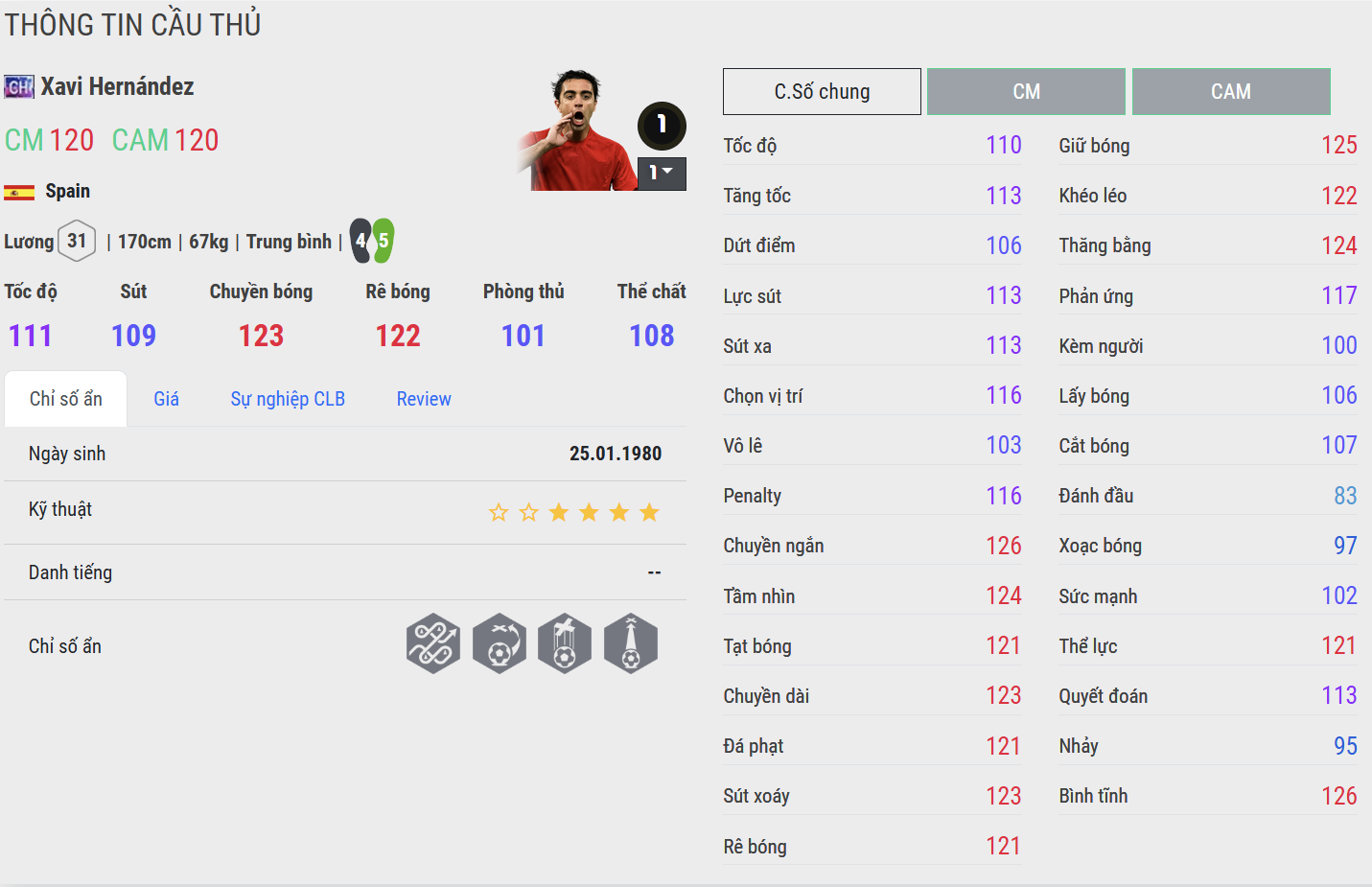Viewport: 1372px width, 887px height.
Task: Switch to the C.Số chung stats tab
Action: coord(822,92)
